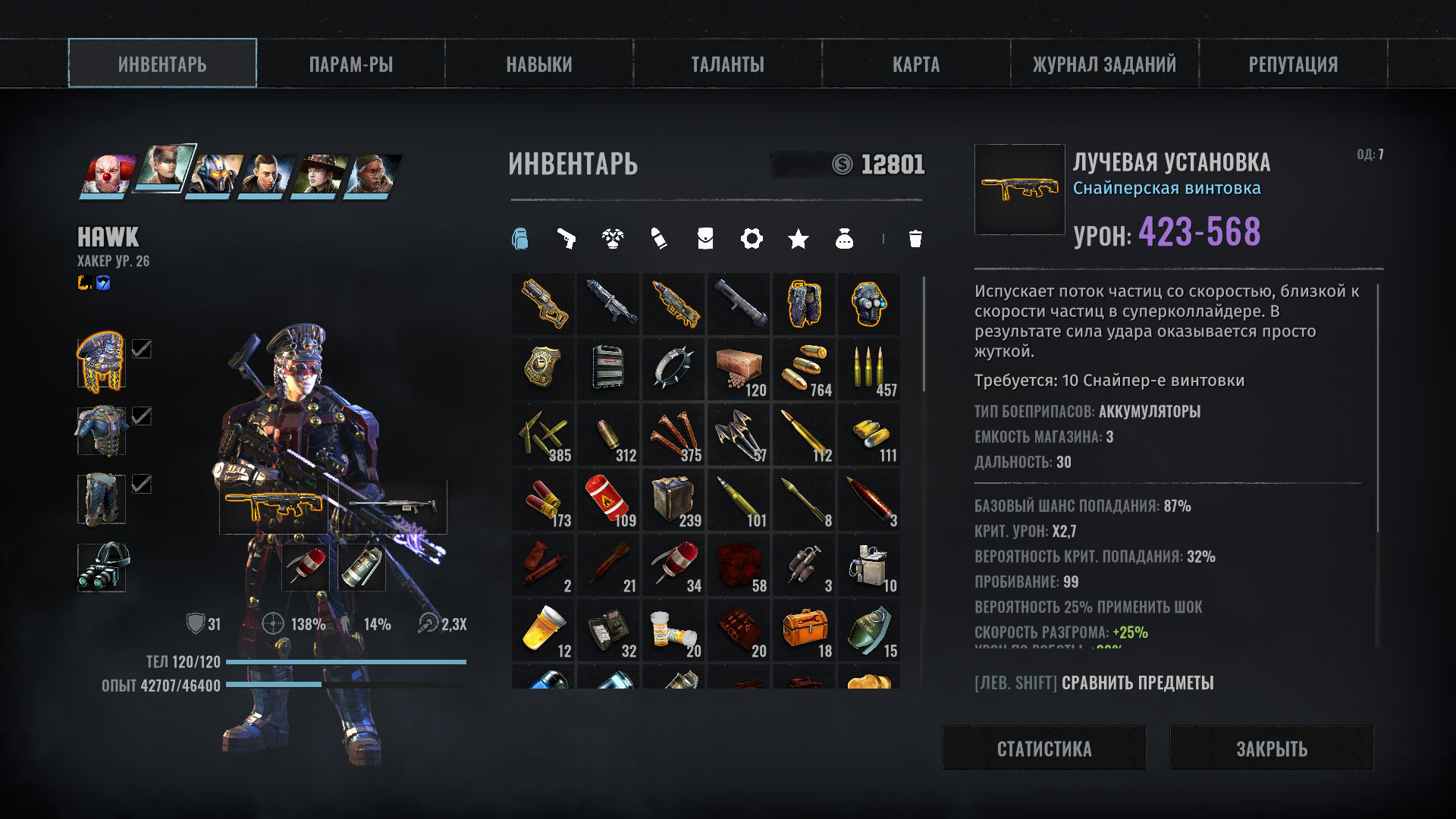The width and height of the screenshot is (1456, 819).
Task: Pick the orange toolbox with 18 count
Action: coord(804,629)
